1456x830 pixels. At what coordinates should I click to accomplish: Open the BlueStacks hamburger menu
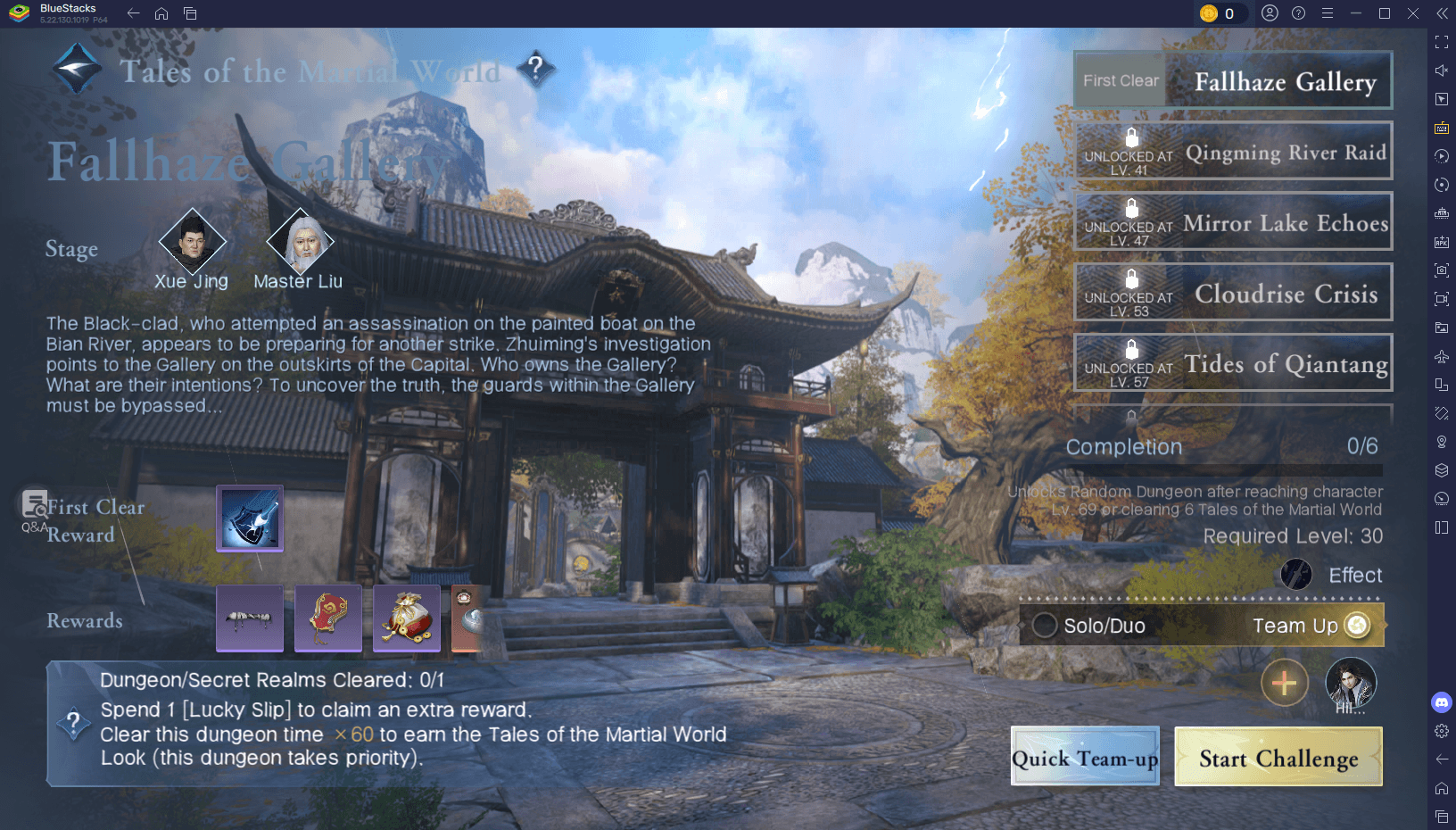1327,13
